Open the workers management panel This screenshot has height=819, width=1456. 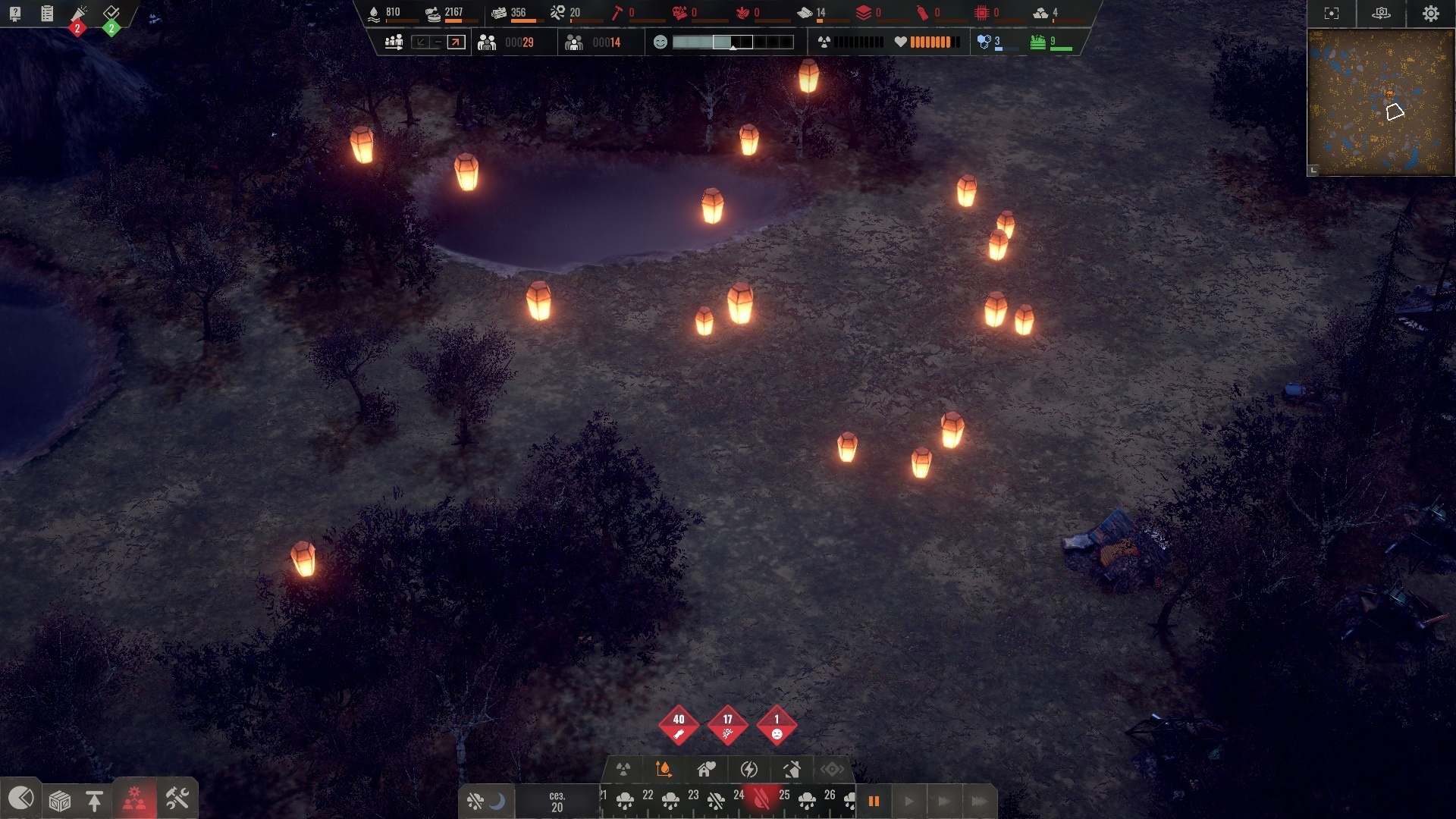pos(135,799)
